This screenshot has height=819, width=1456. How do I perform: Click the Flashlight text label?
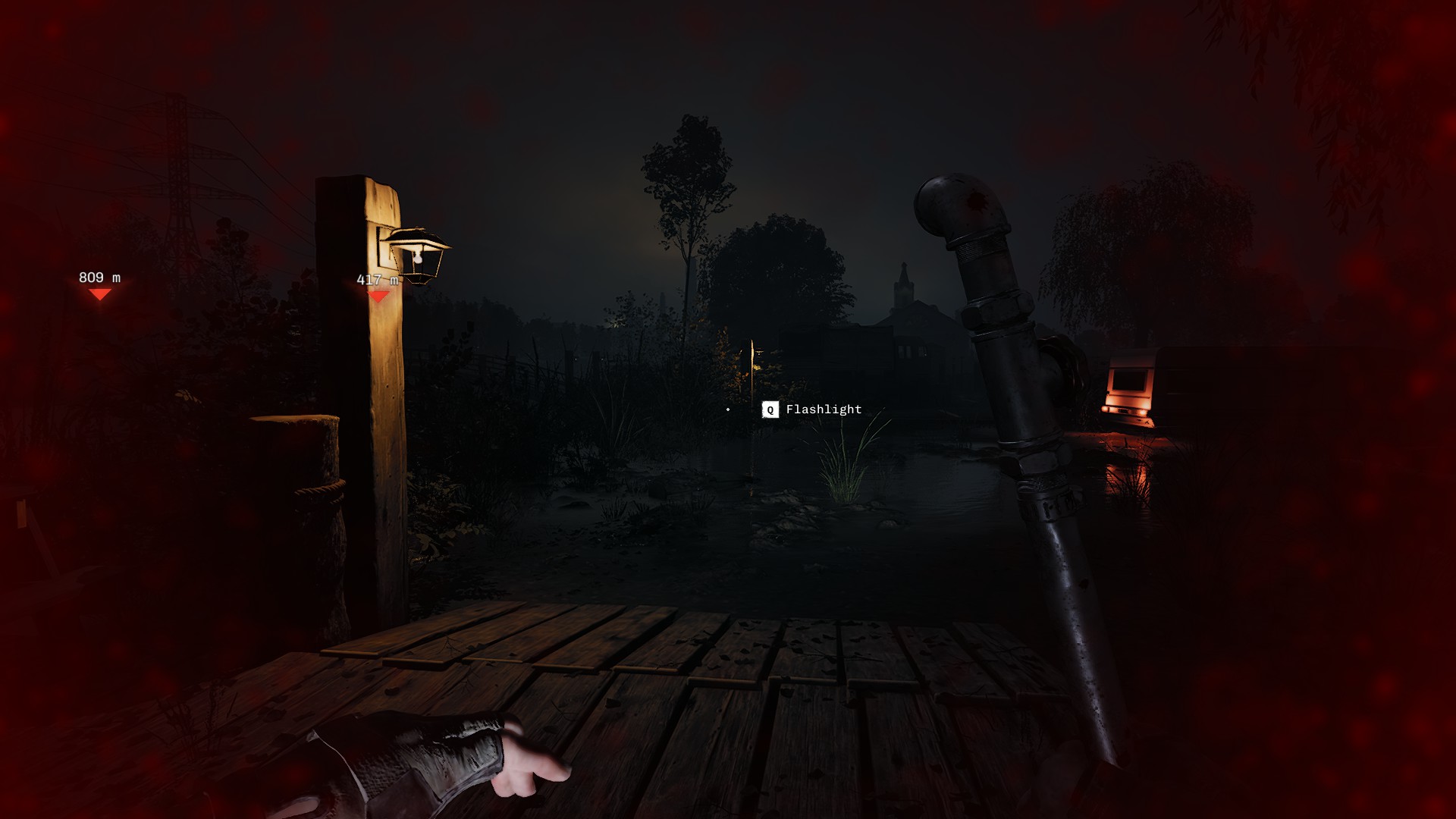coord(823,409)
